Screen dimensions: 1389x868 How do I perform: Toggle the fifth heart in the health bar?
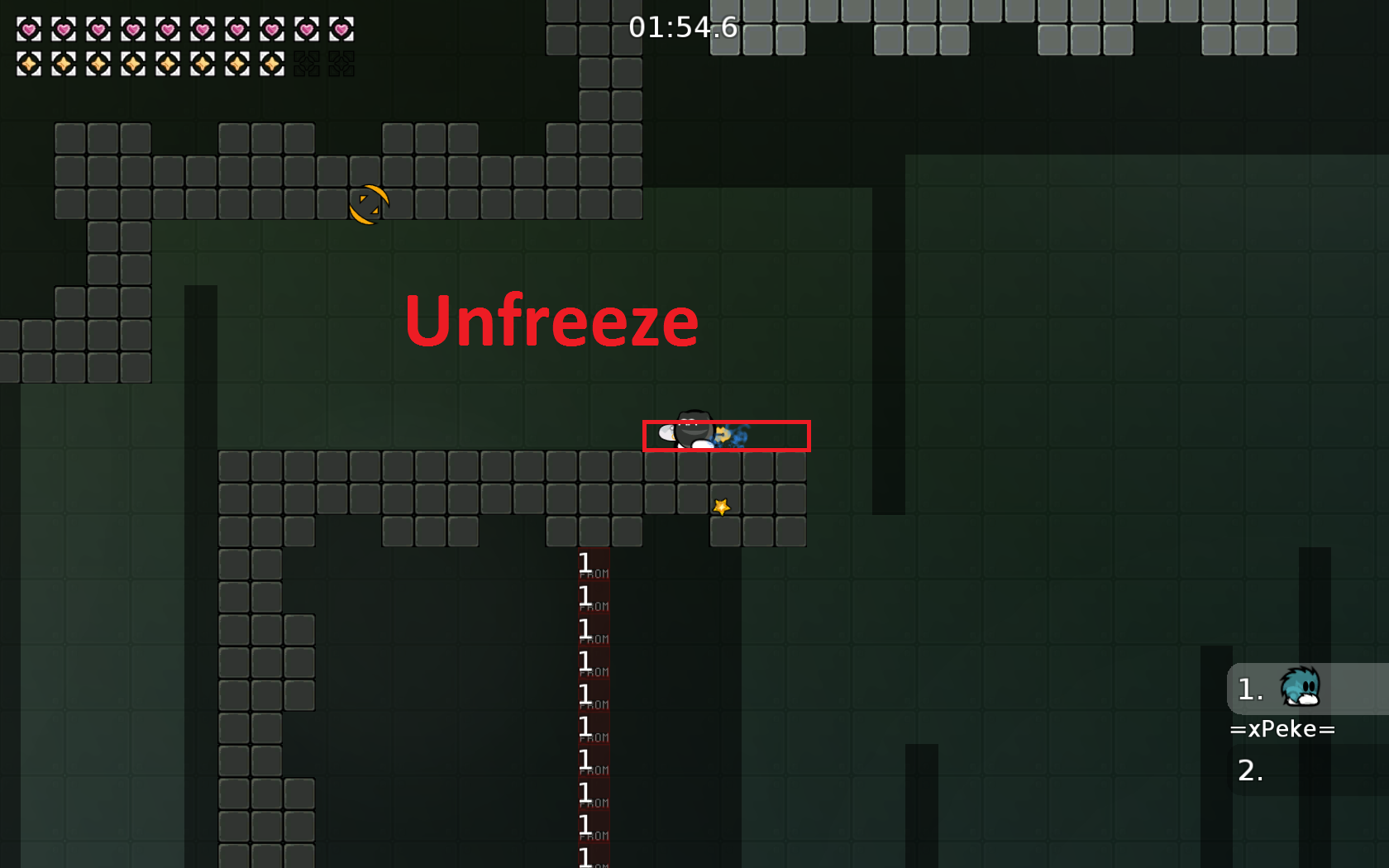click(168, 29)
